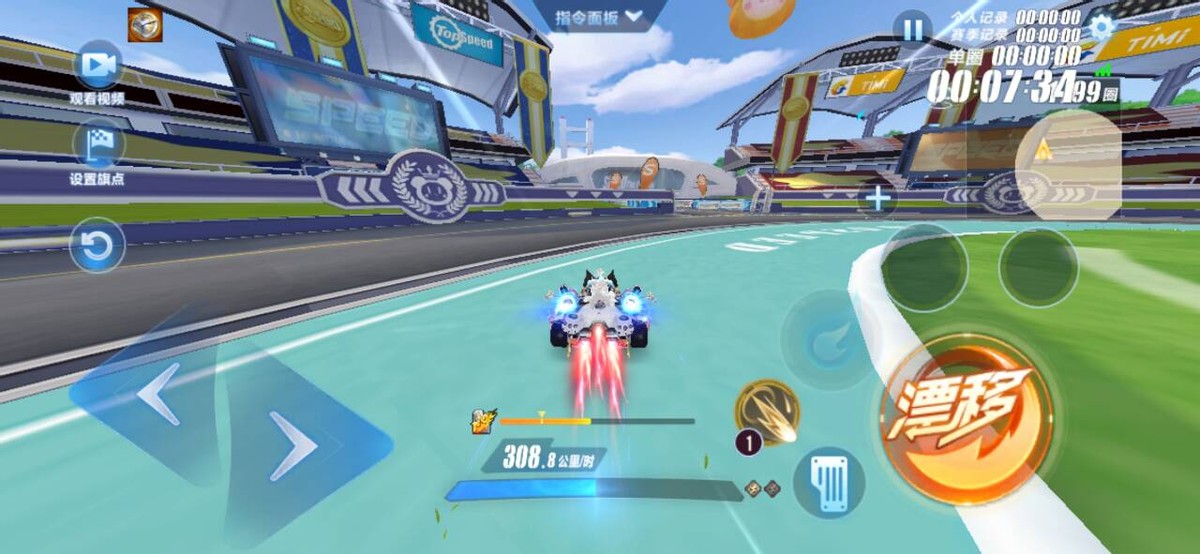Click the plus sign button
The image size is (1200, 554).
[878, 199]
